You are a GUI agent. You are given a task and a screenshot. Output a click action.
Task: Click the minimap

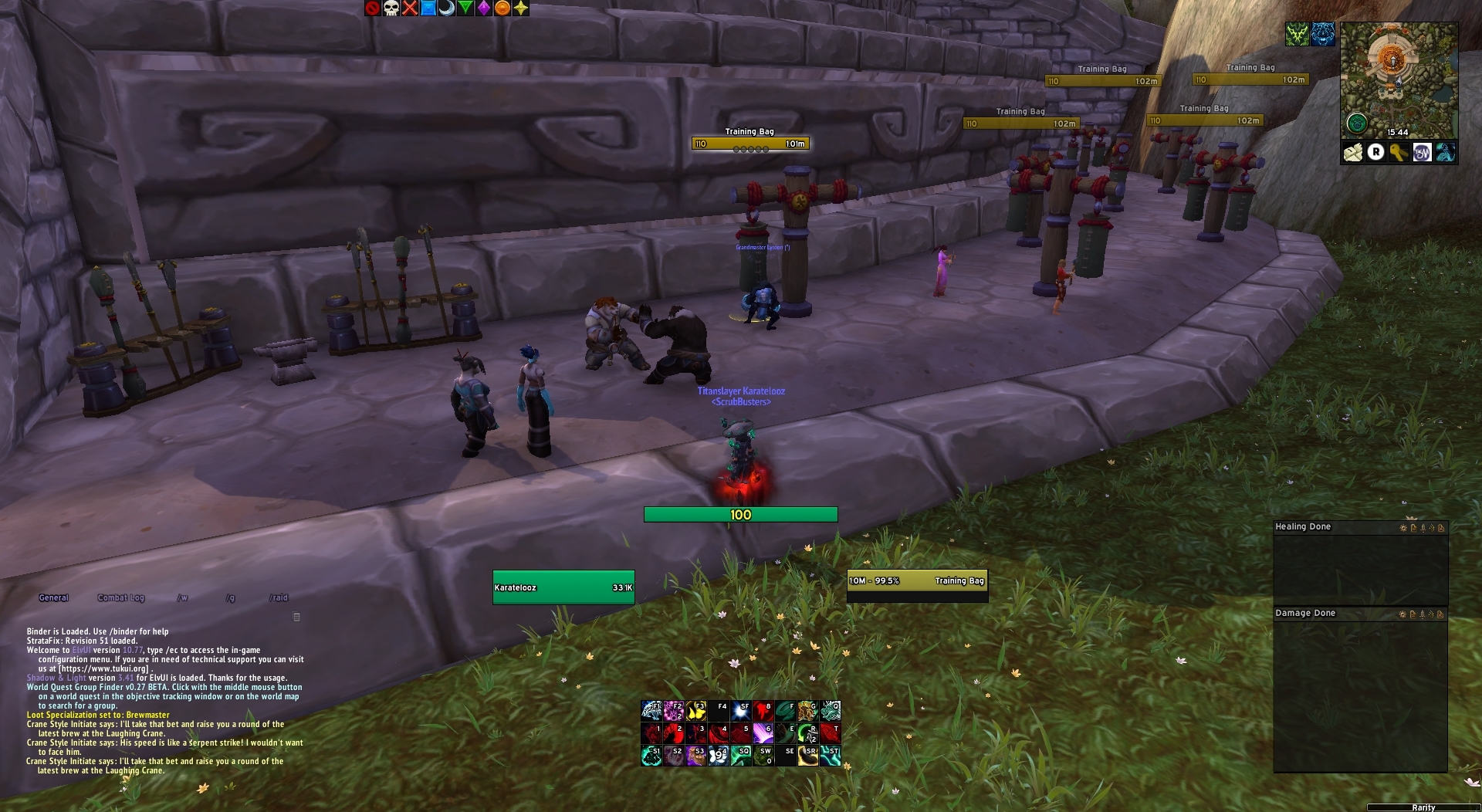[x=1399, y=77]
